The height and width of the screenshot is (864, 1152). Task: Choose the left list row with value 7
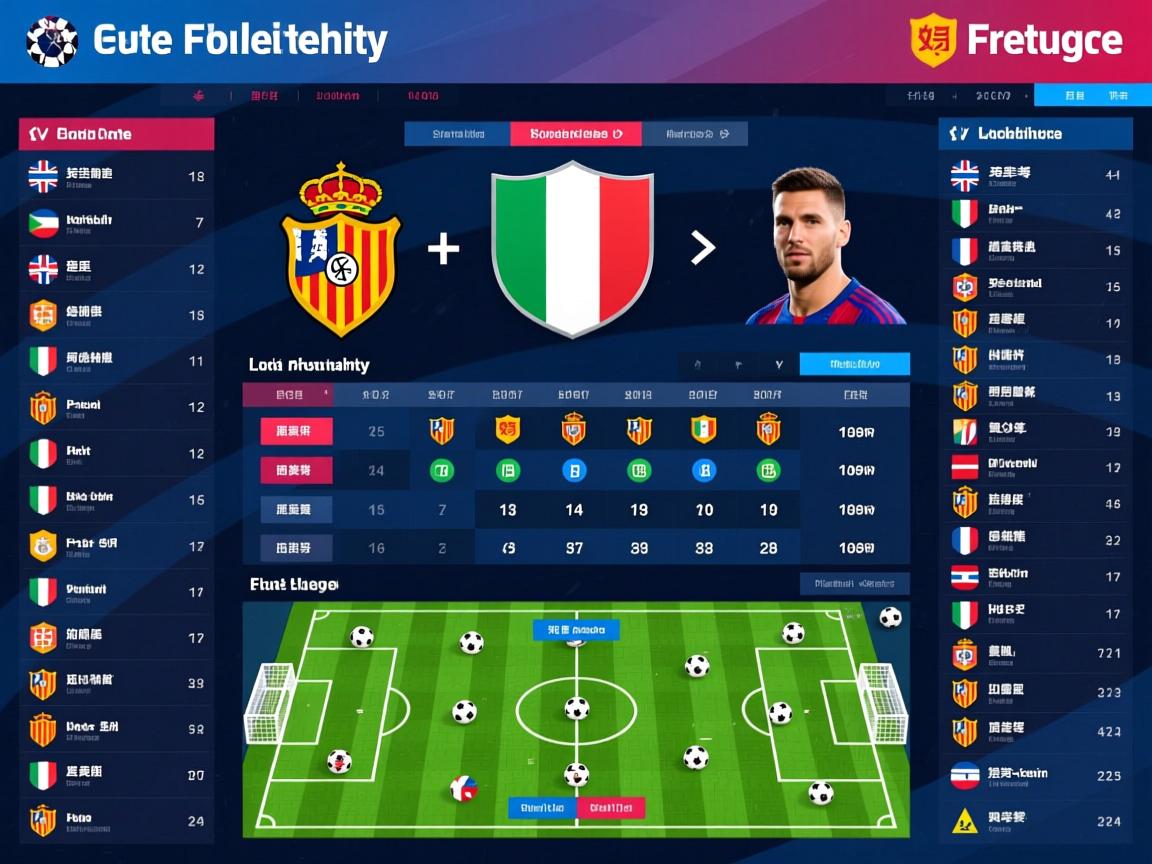pyautogui.click(x=116, y=223)
